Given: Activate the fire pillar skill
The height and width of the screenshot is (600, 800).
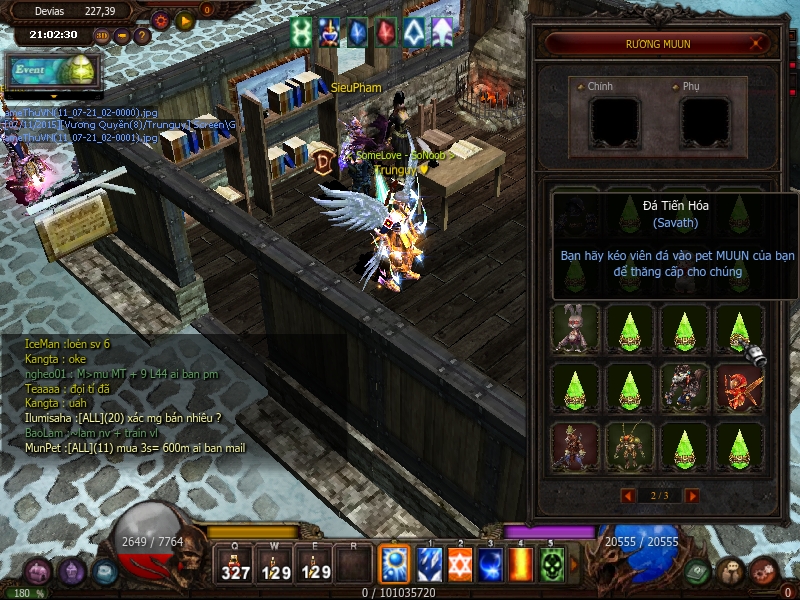Looking at the screenshot, I should (x=521, y=565).
